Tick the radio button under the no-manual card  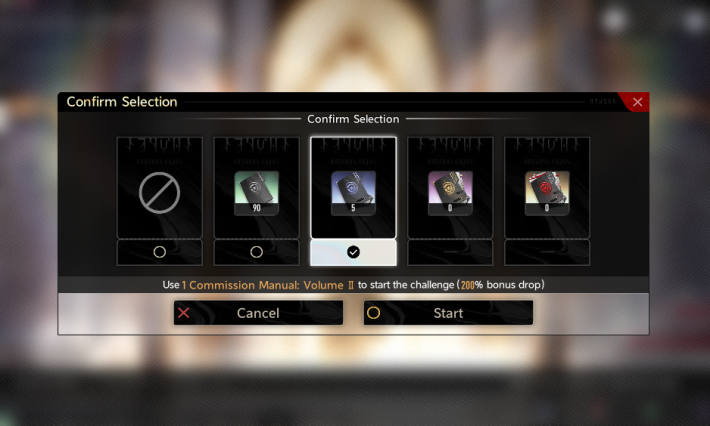pos(159,252)
